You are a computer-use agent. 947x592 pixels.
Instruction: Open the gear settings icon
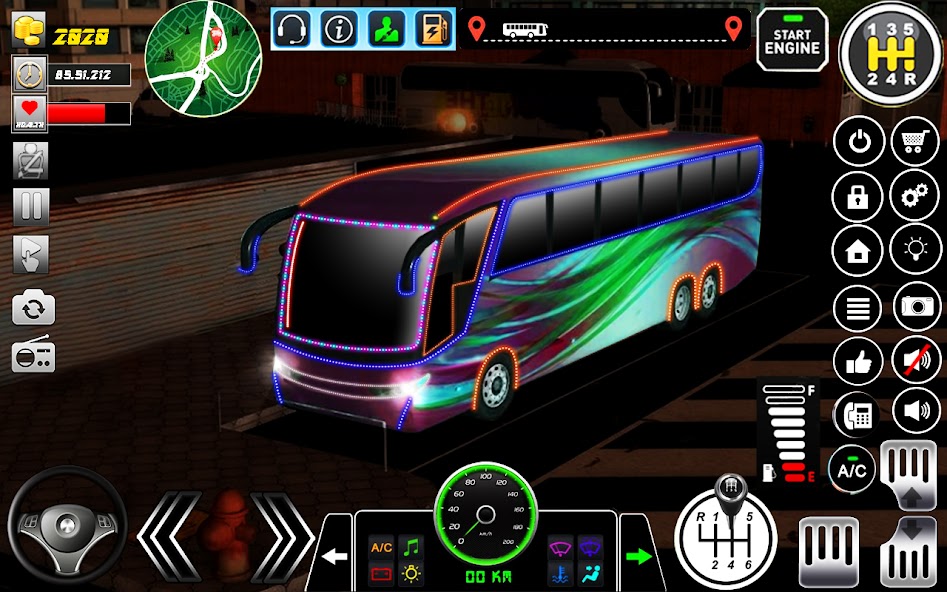(x=913, y=195)
